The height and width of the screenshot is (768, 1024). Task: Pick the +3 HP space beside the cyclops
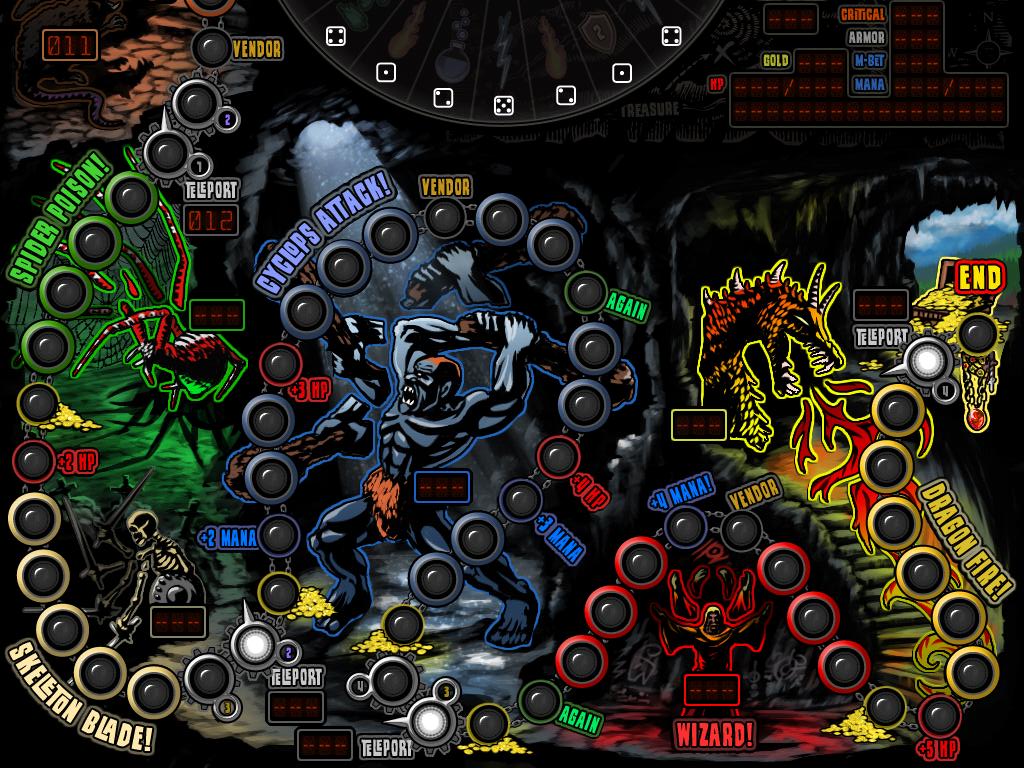coord(281,363)
